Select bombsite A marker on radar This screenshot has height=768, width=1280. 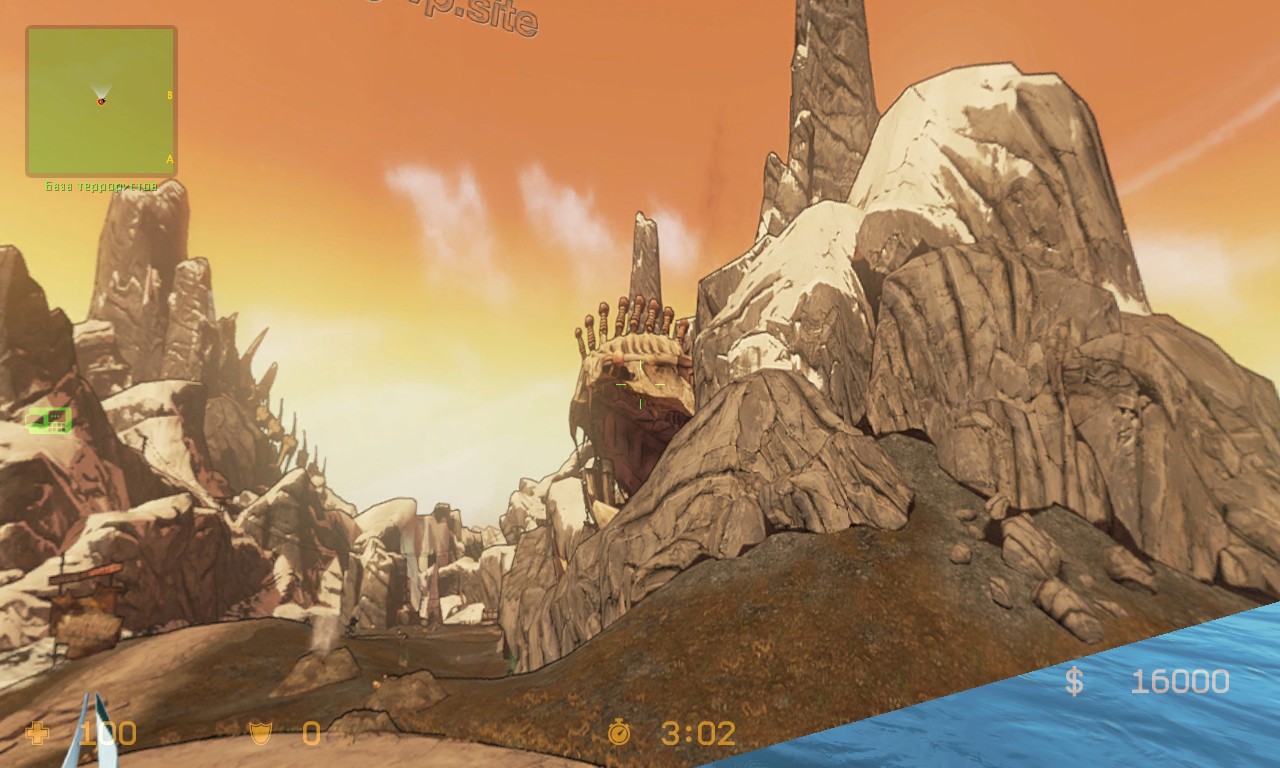[169, 159]
